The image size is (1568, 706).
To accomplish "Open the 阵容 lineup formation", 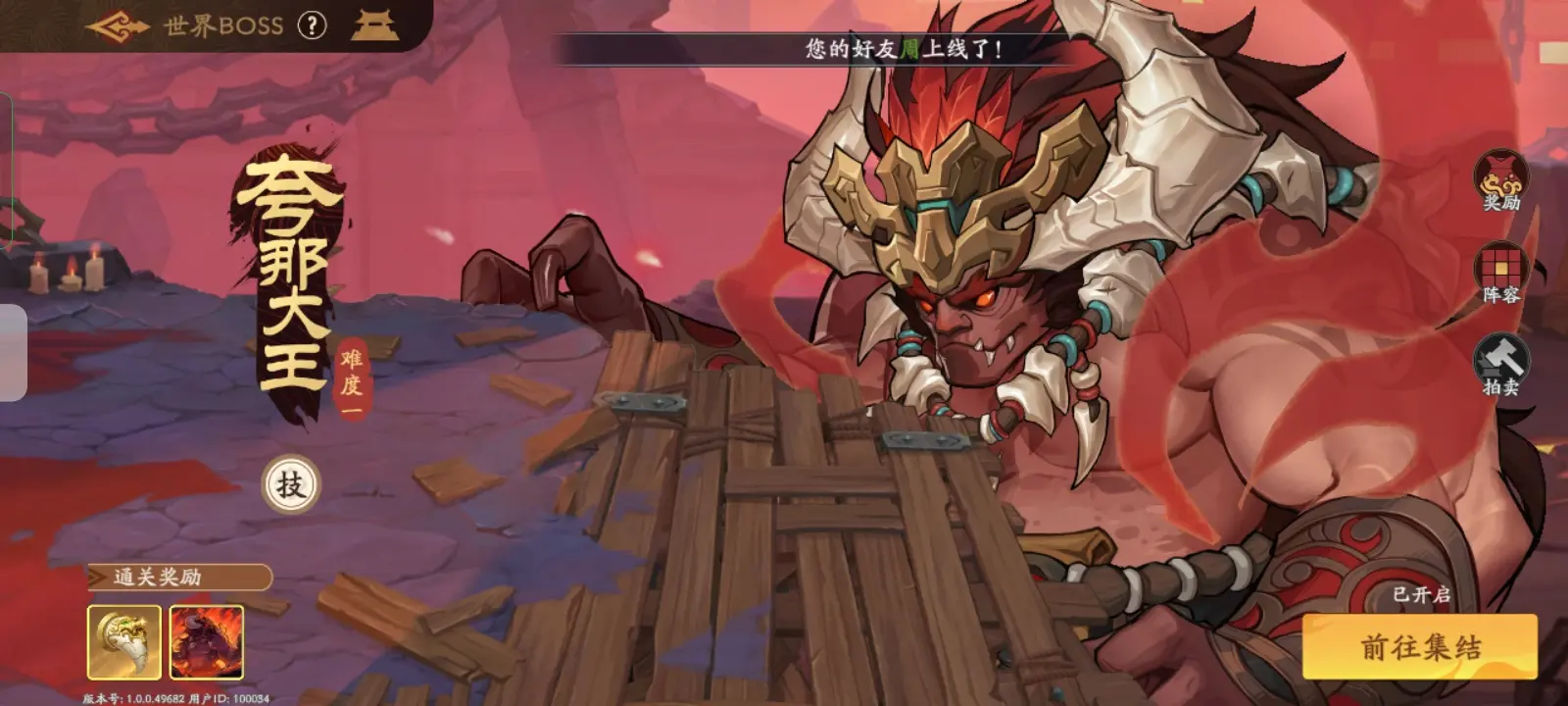I will (x=1500, y=275).
